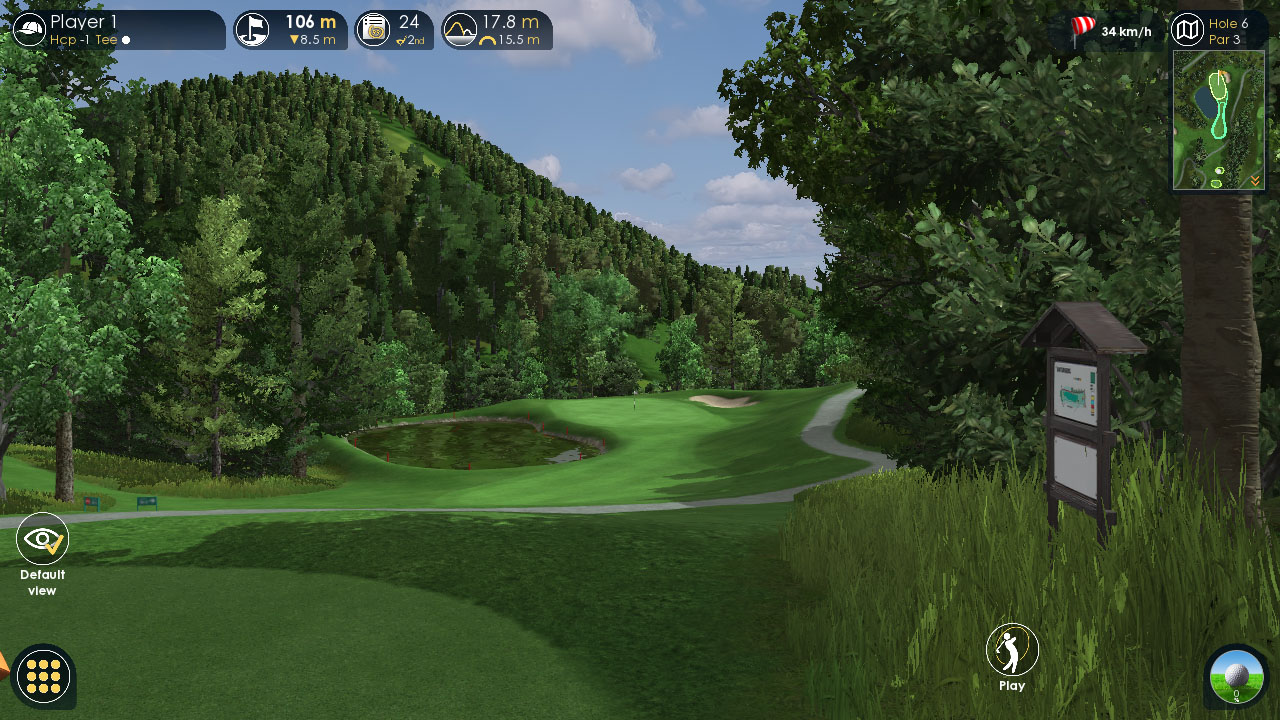Click the flag distance 106 m panel
Image resolution: width=1280 pixels, height=720 pixels.
[291, 30]
